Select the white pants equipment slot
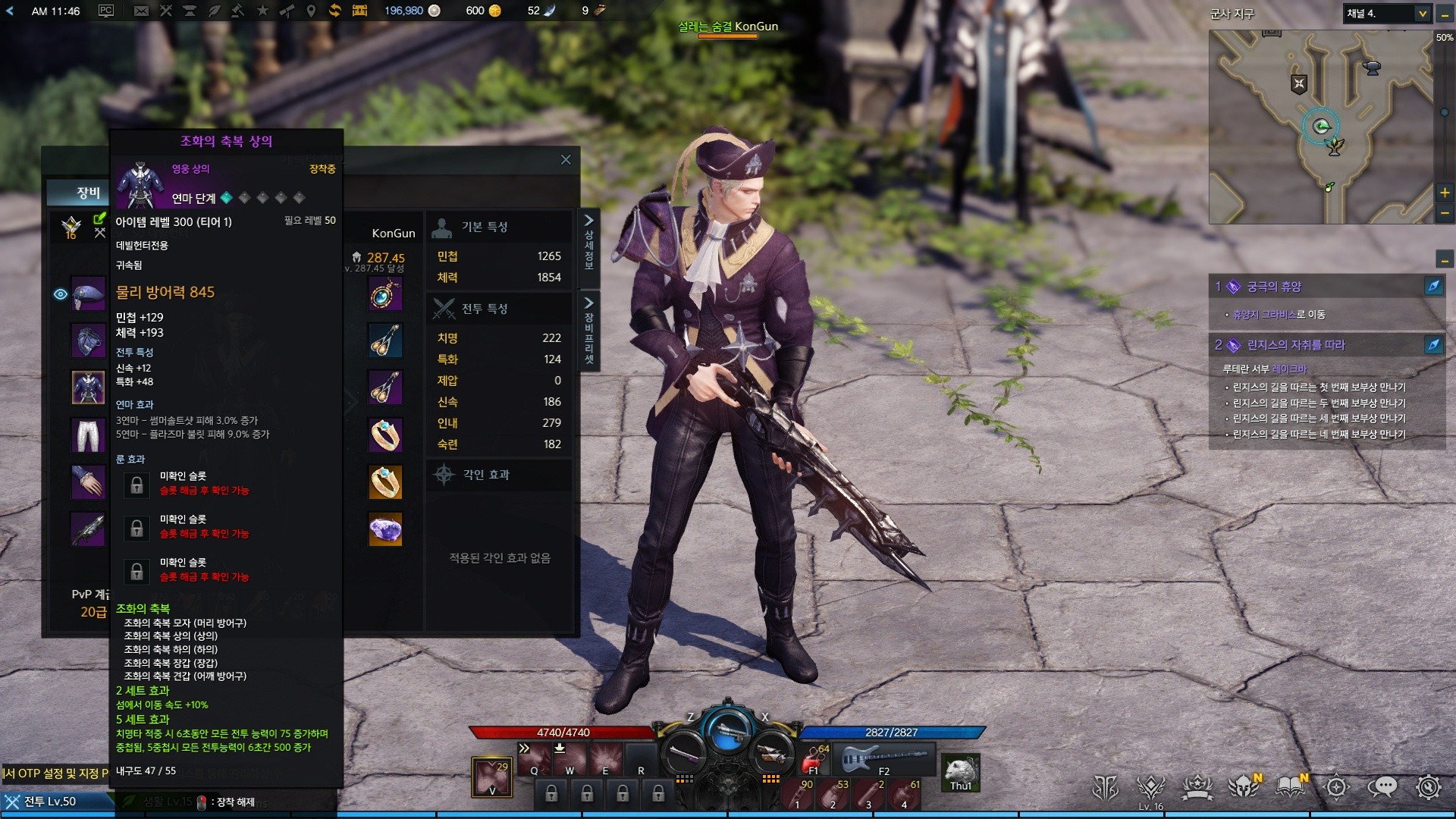Image resolution: width=1456 pixels, height=819 pixels. click(88, 435)
